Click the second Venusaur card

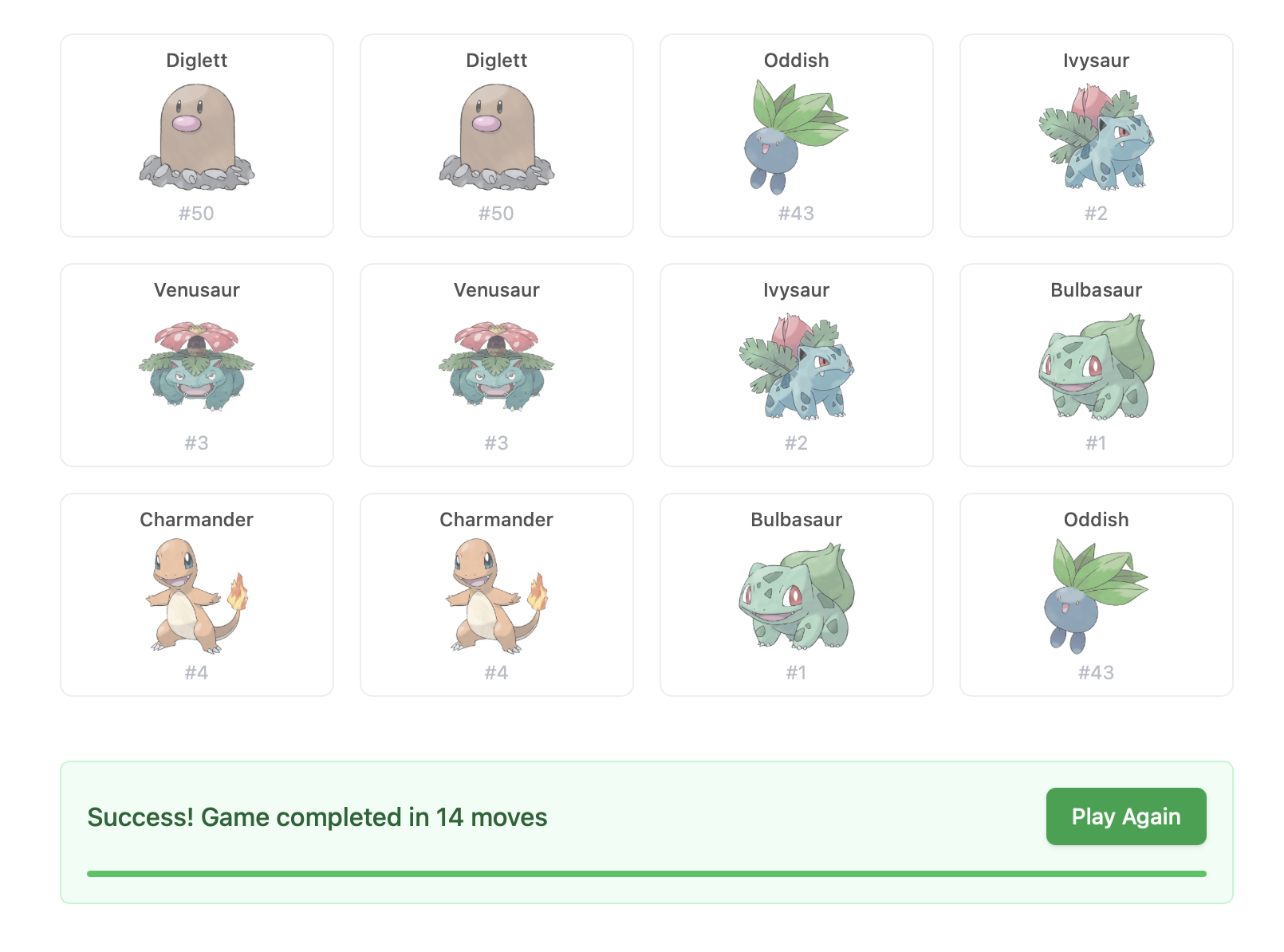(x=496, y=364)
